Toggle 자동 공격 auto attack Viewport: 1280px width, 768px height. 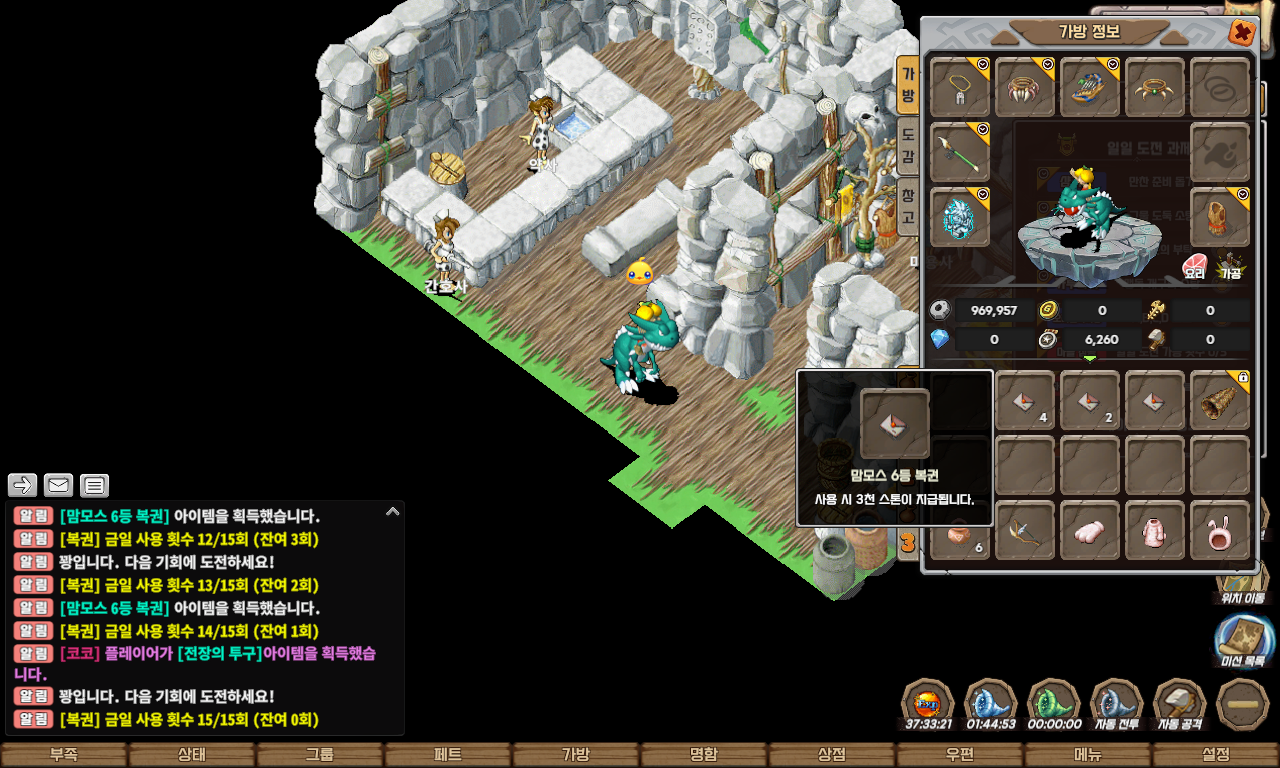1180,706
